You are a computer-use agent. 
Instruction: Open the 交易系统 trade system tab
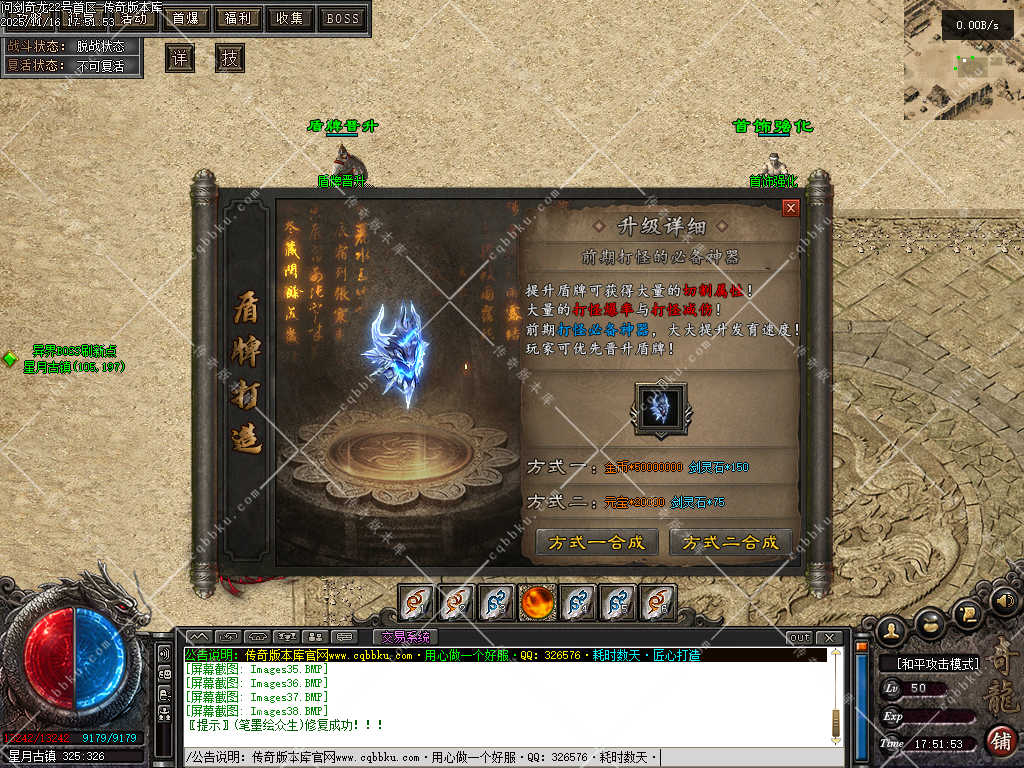pos(405,637)
